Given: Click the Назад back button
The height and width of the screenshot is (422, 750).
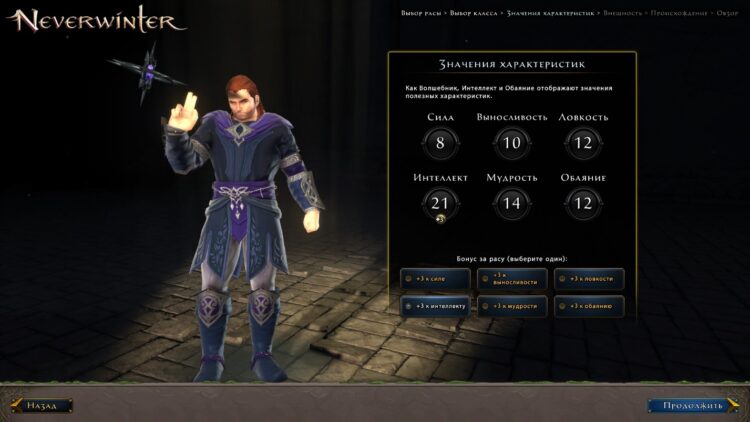Looking at the screenshot, I should [42, 406].
